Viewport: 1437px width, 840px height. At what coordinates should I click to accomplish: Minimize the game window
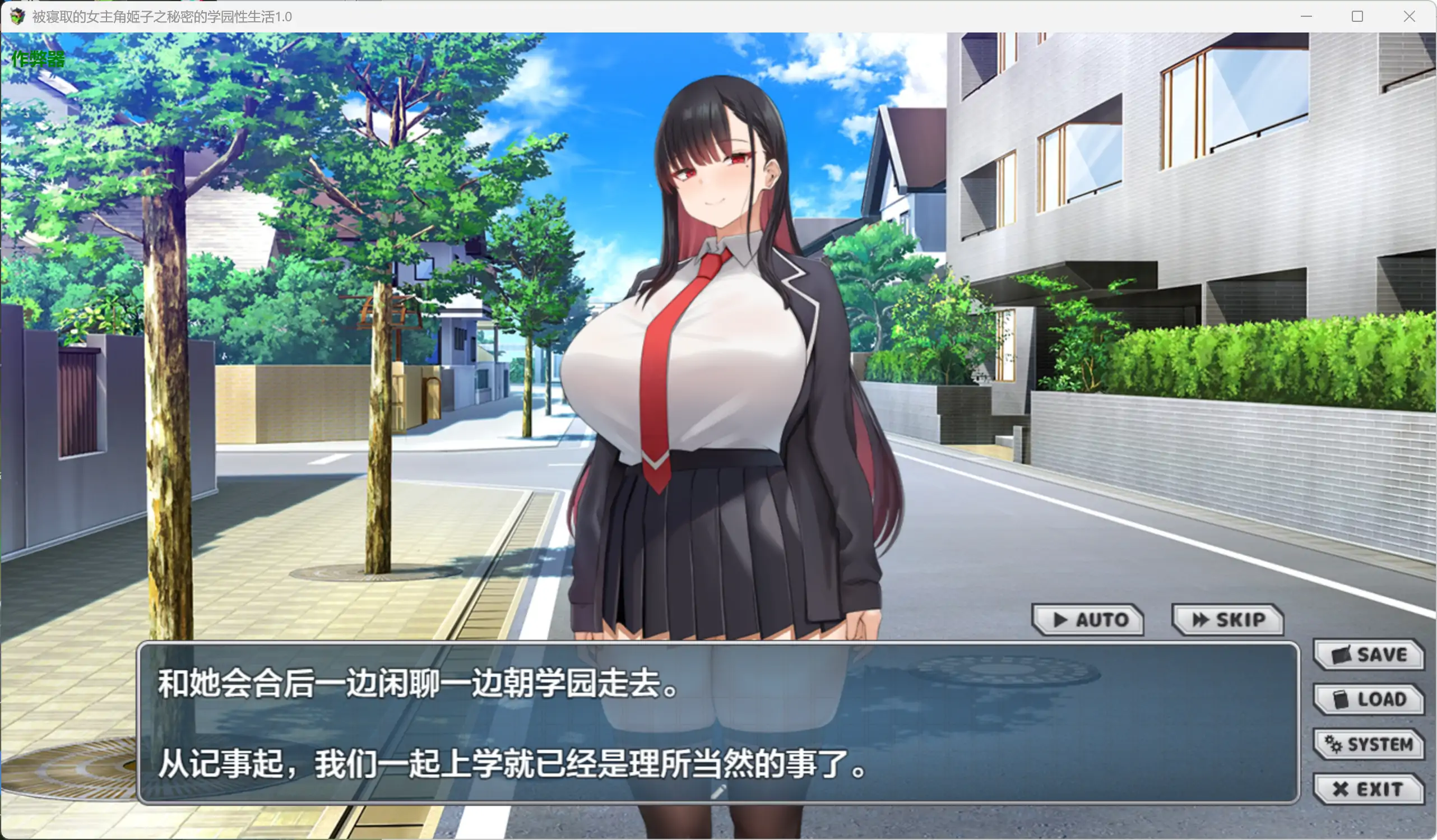coord(1306,17)
